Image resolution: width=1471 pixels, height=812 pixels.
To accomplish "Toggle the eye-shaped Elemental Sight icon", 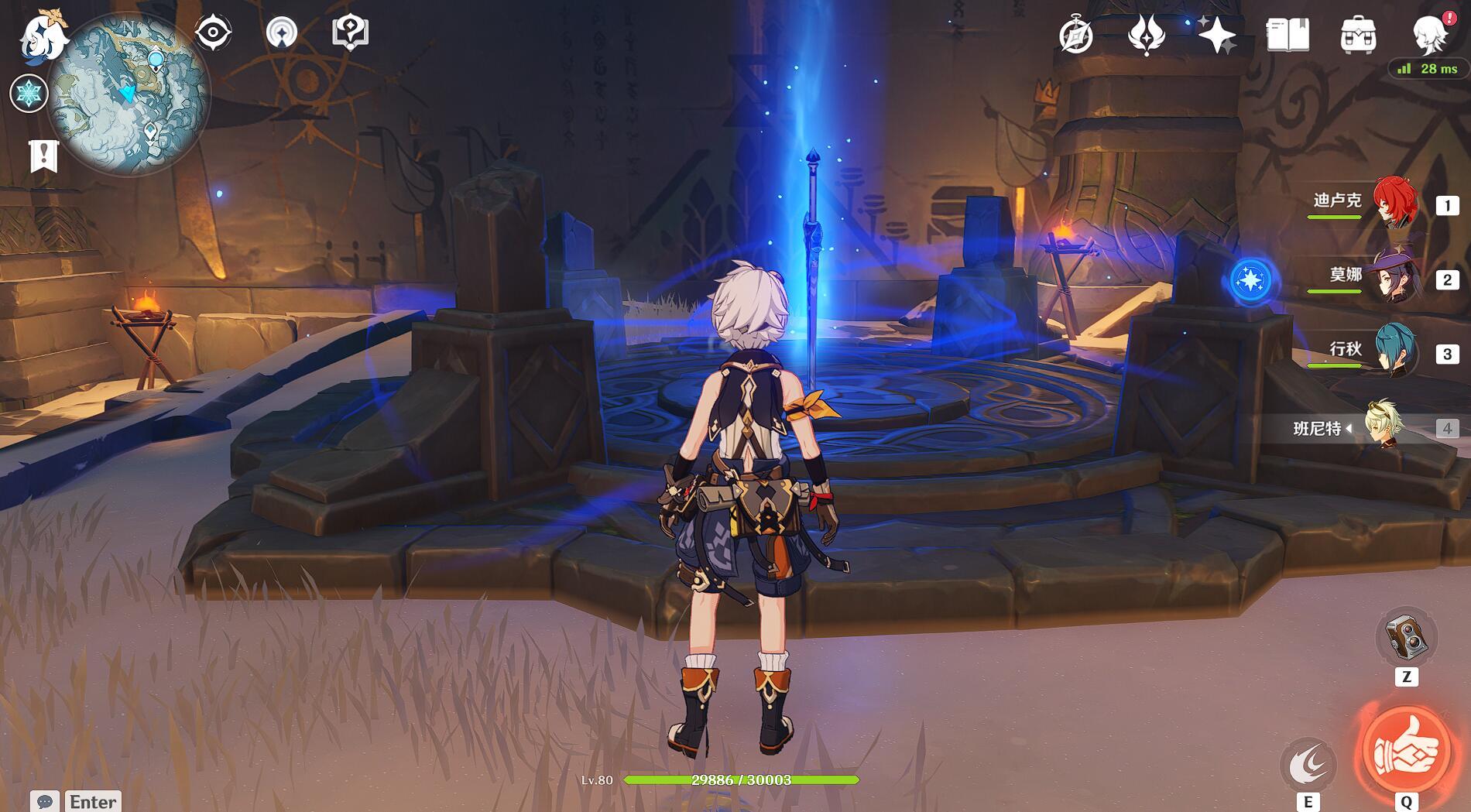I will (x=213, y=33).
